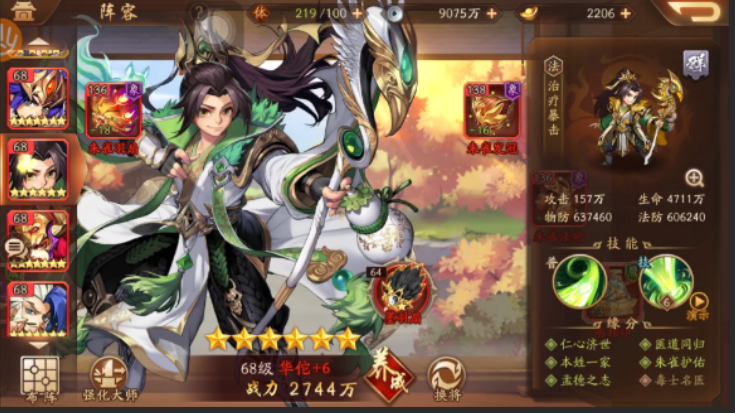
Task: Add stamina with the plus button
Action: coord(357,14)
